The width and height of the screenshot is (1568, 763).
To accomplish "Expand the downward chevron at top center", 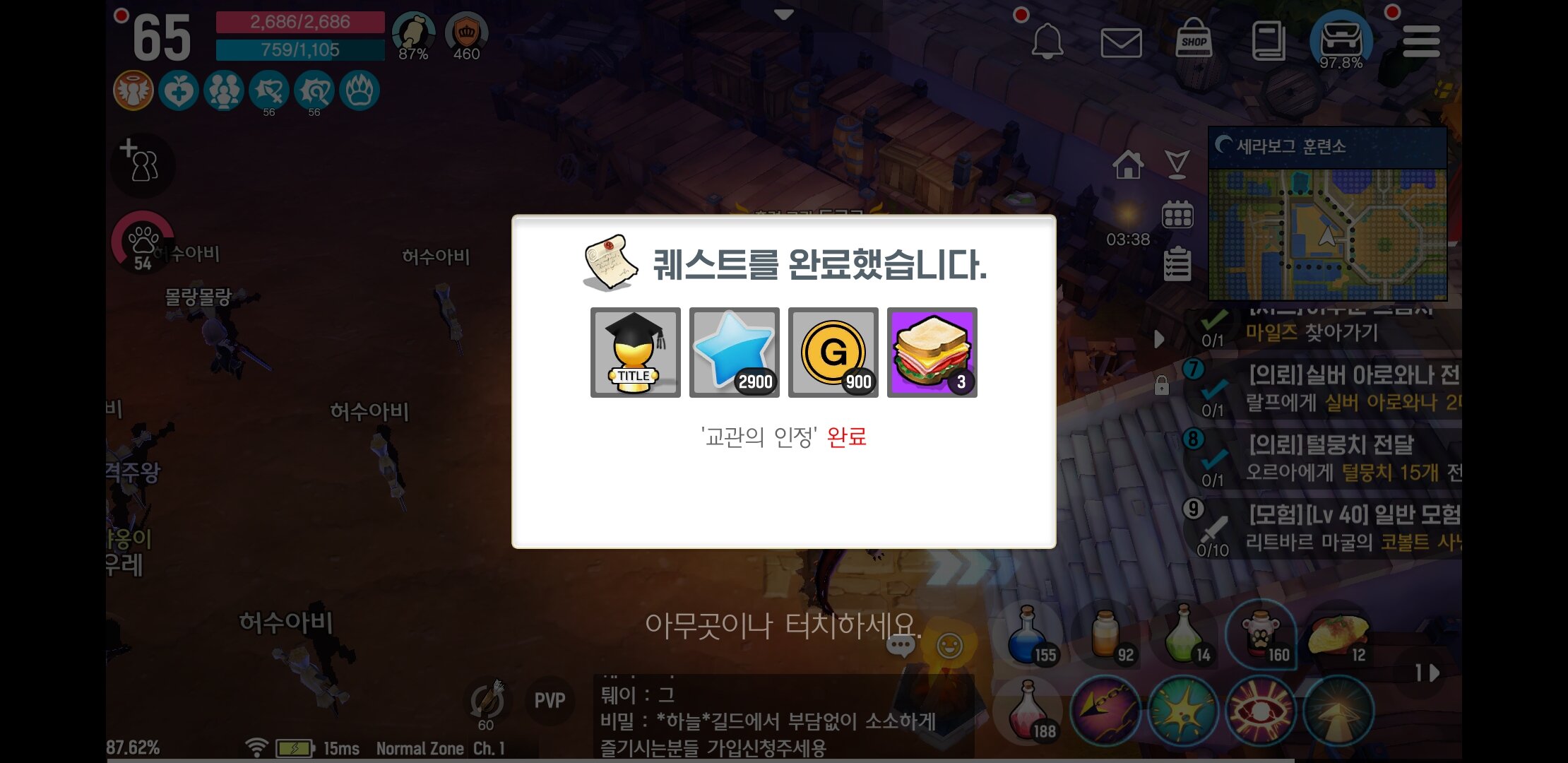I will 784,13.
